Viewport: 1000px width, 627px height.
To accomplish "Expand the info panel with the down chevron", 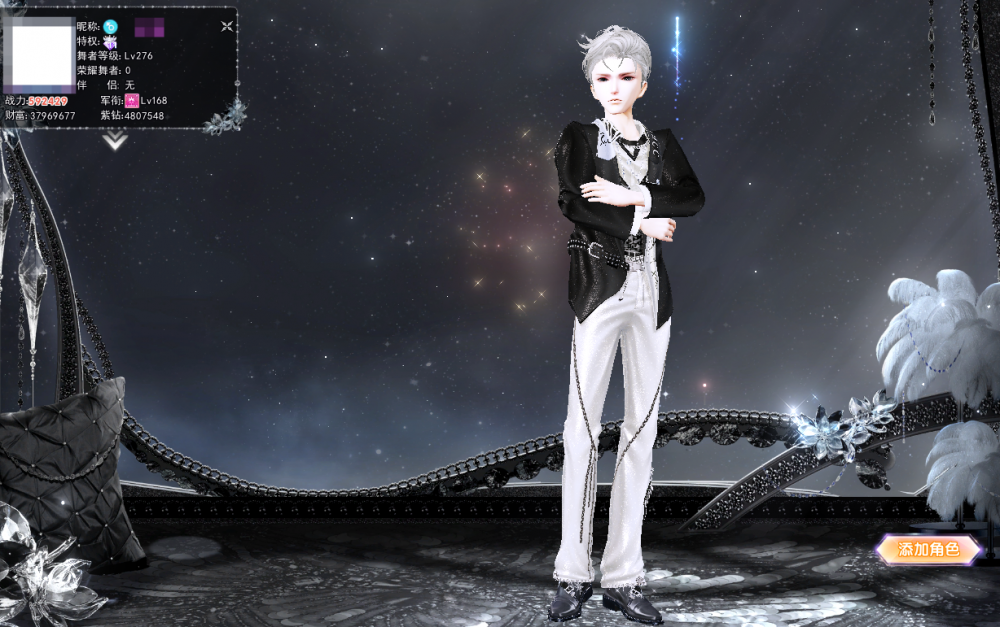I will 116,141.
